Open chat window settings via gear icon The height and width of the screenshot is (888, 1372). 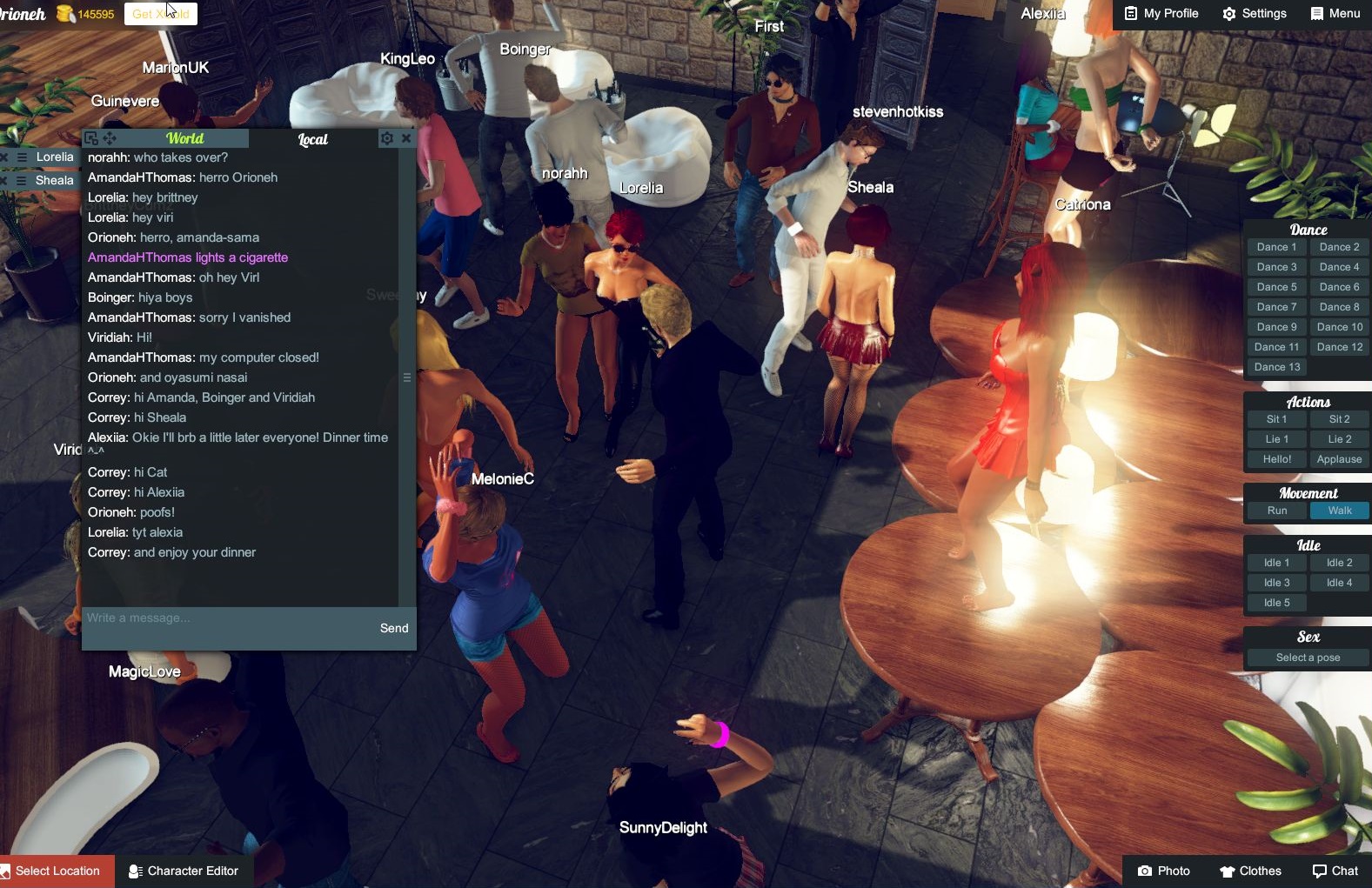(386, 138)
